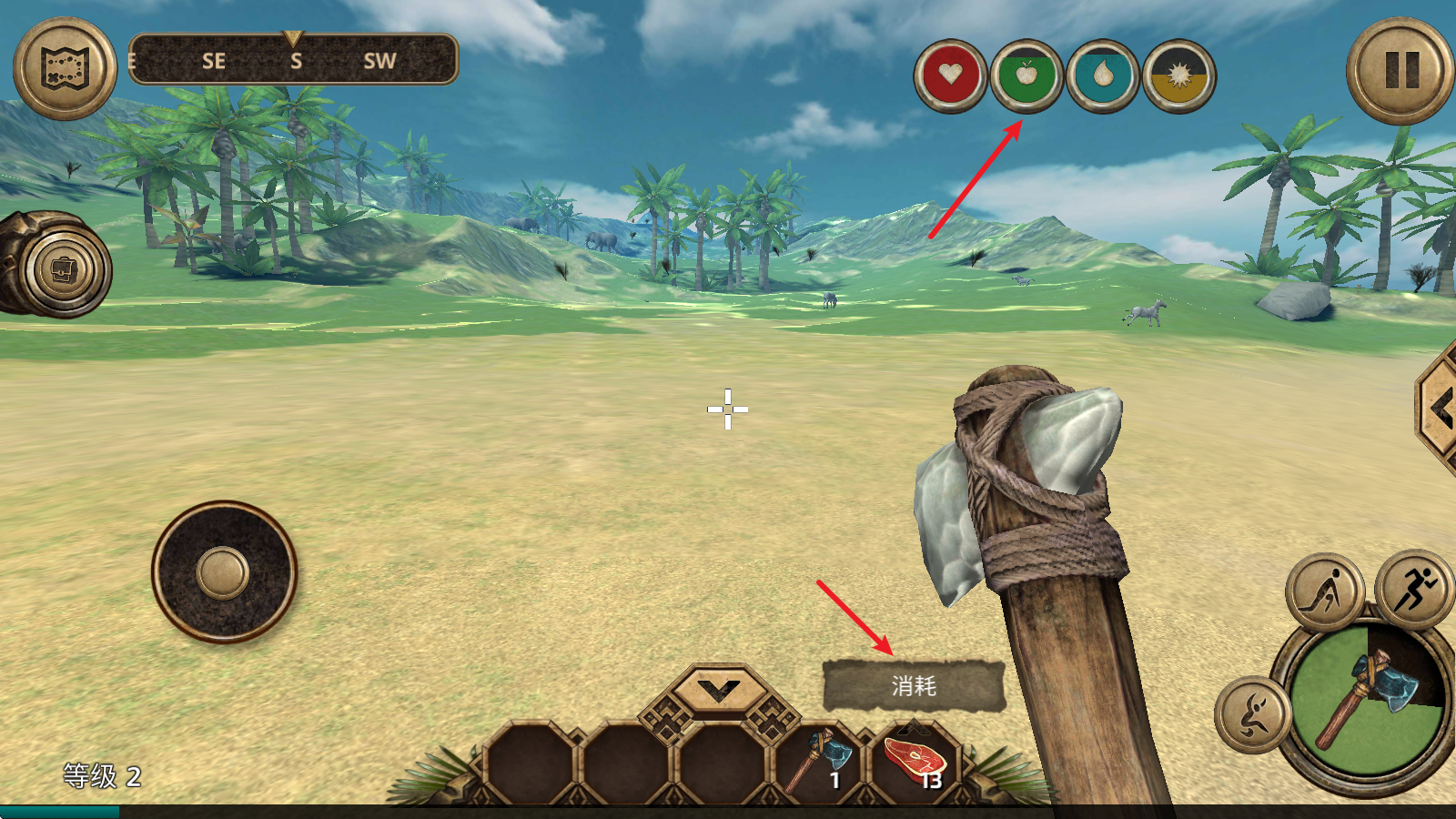
Task: Click the 消耗 consume button
Action: coord(914,685)
